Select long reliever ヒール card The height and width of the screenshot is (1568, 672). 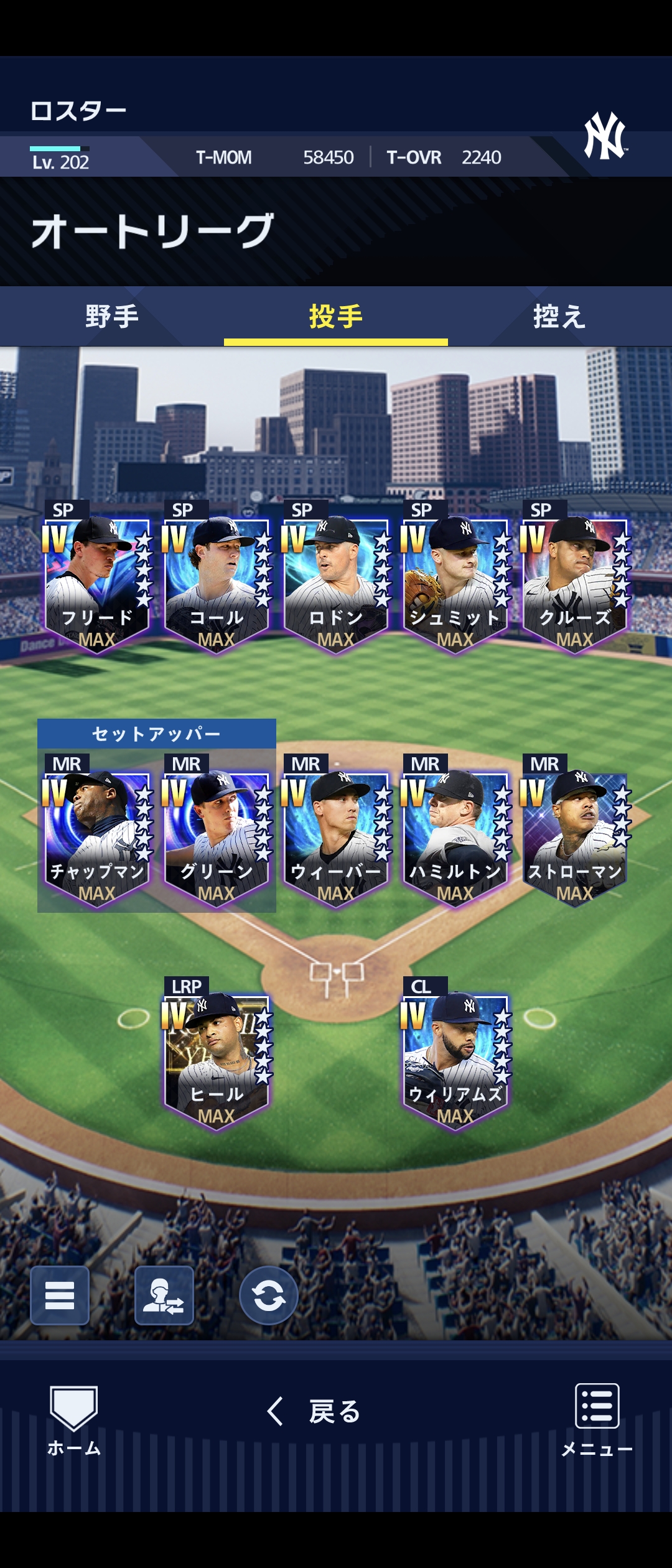coord(217,1058)
